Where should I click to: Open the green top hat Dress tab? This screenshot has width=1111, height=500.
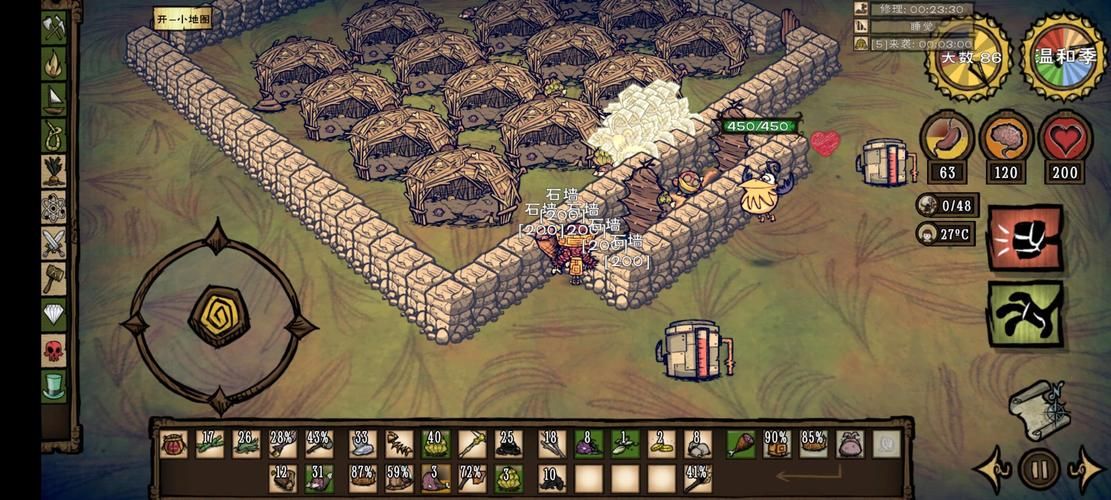(54, 385)
